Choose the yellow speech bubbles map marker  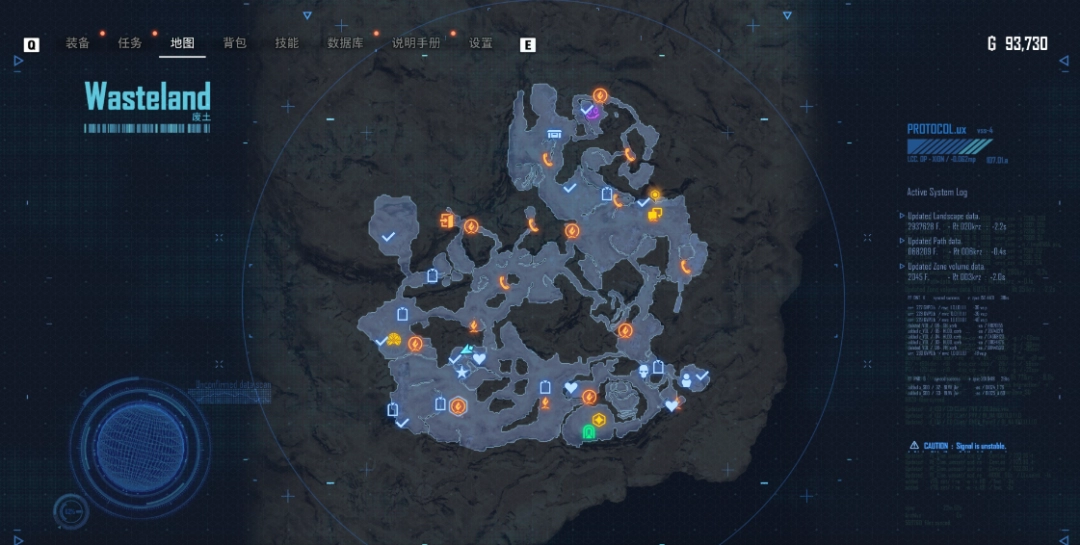coord(655,213)
